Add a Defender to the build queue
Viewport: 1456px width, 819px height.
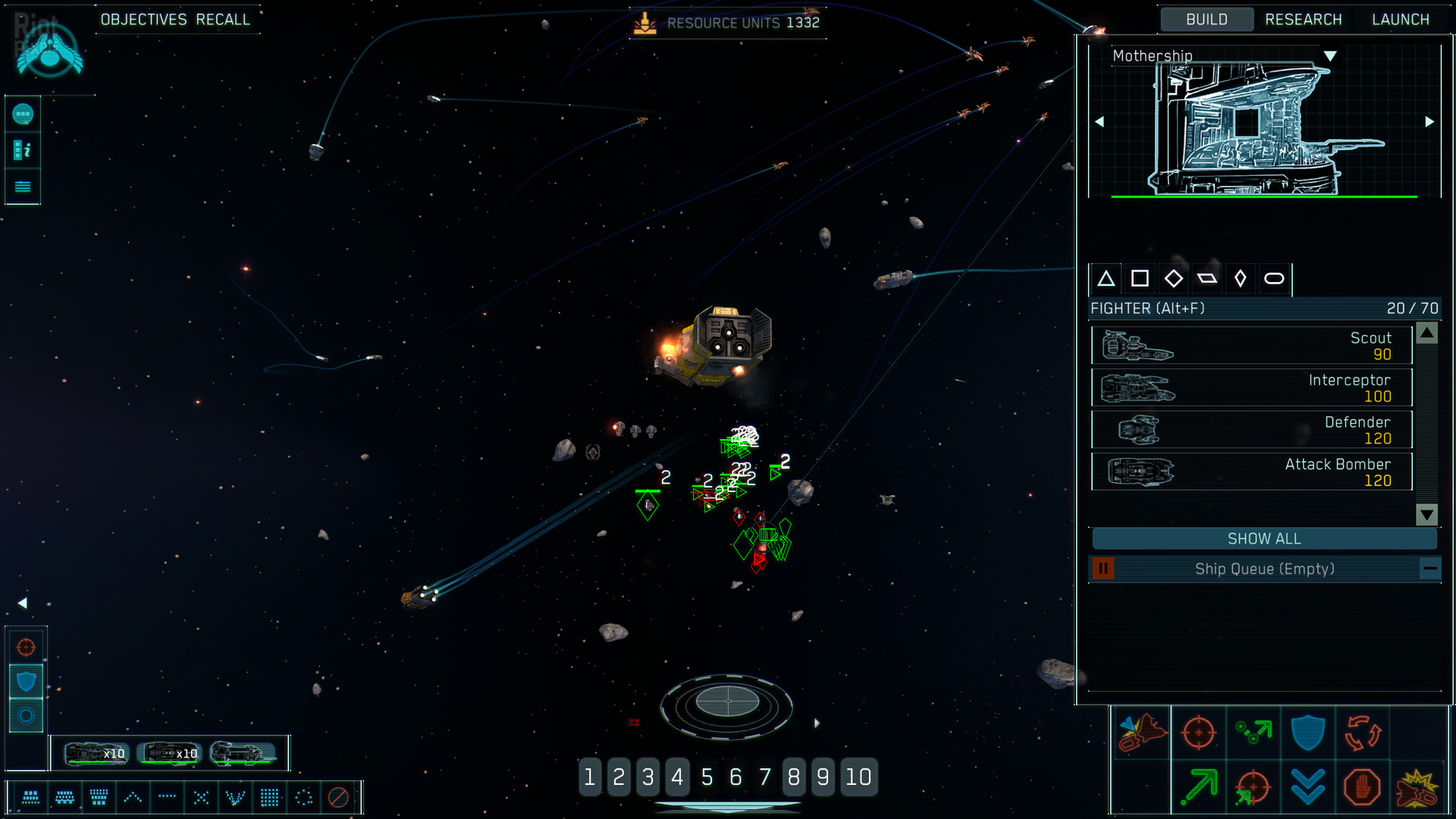pos(1251,430)
